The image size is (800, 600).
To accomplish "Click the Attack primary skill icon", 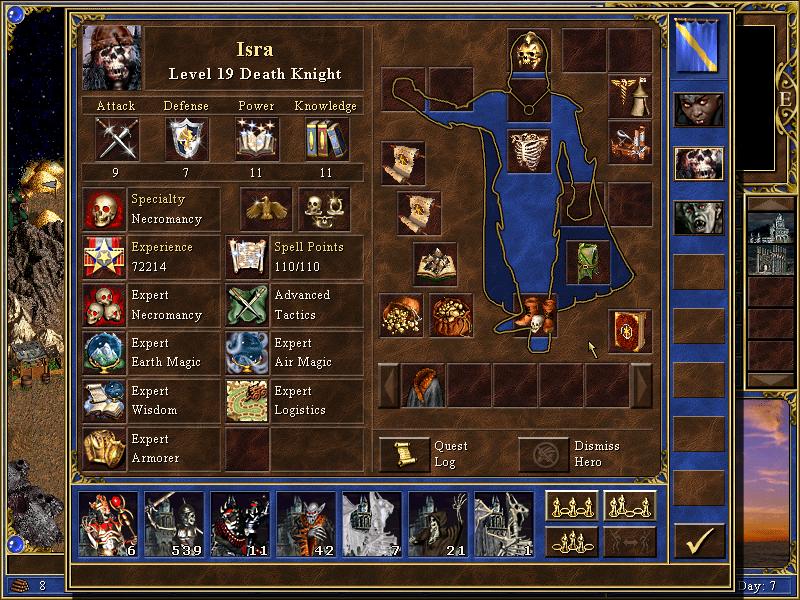I will (x=116, y=138).
